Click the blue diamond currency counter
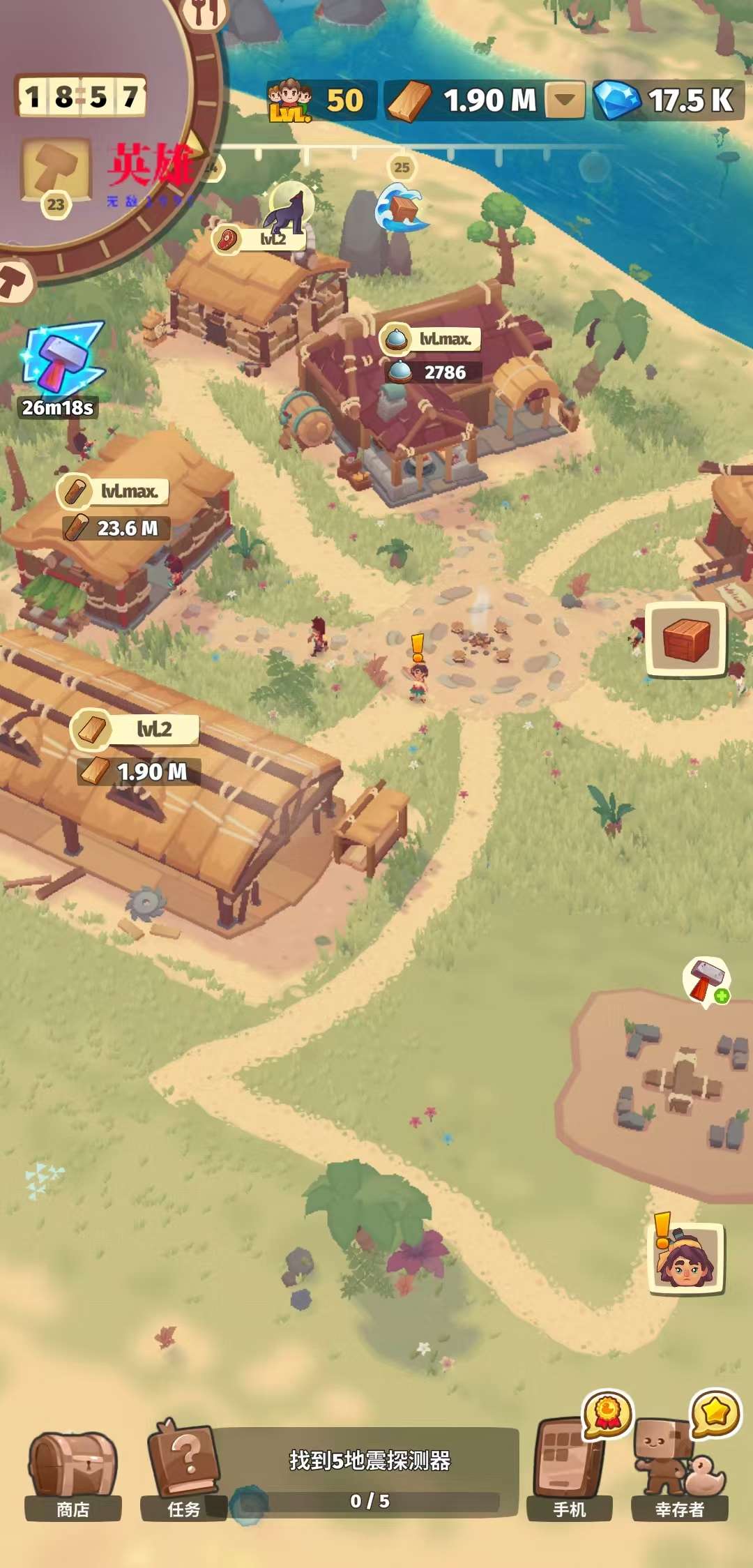 pos(668,100)
